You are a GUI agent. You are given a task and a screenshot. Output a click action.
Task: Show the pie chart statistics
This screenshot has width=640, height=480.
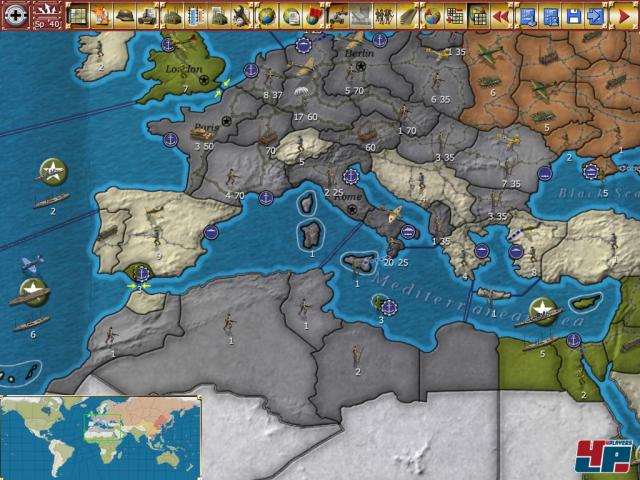click(431, 16)
